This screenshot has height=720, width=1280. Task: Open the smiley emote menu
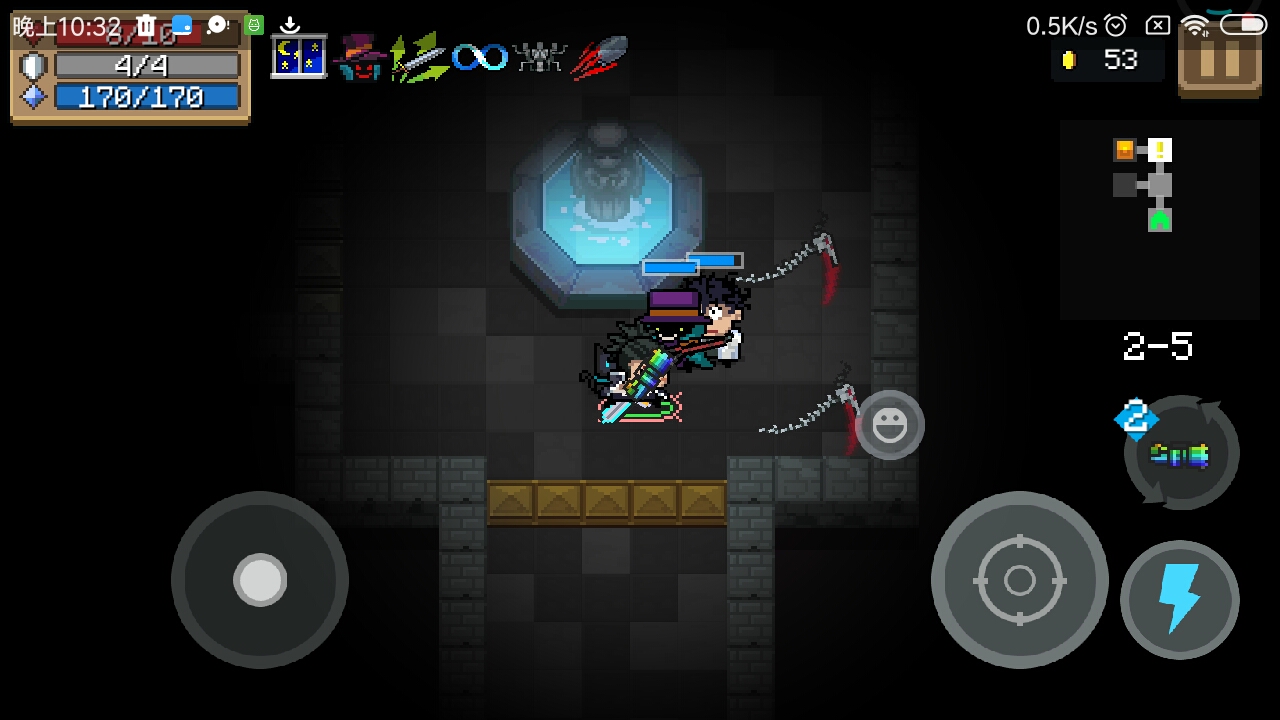[889, 426]
